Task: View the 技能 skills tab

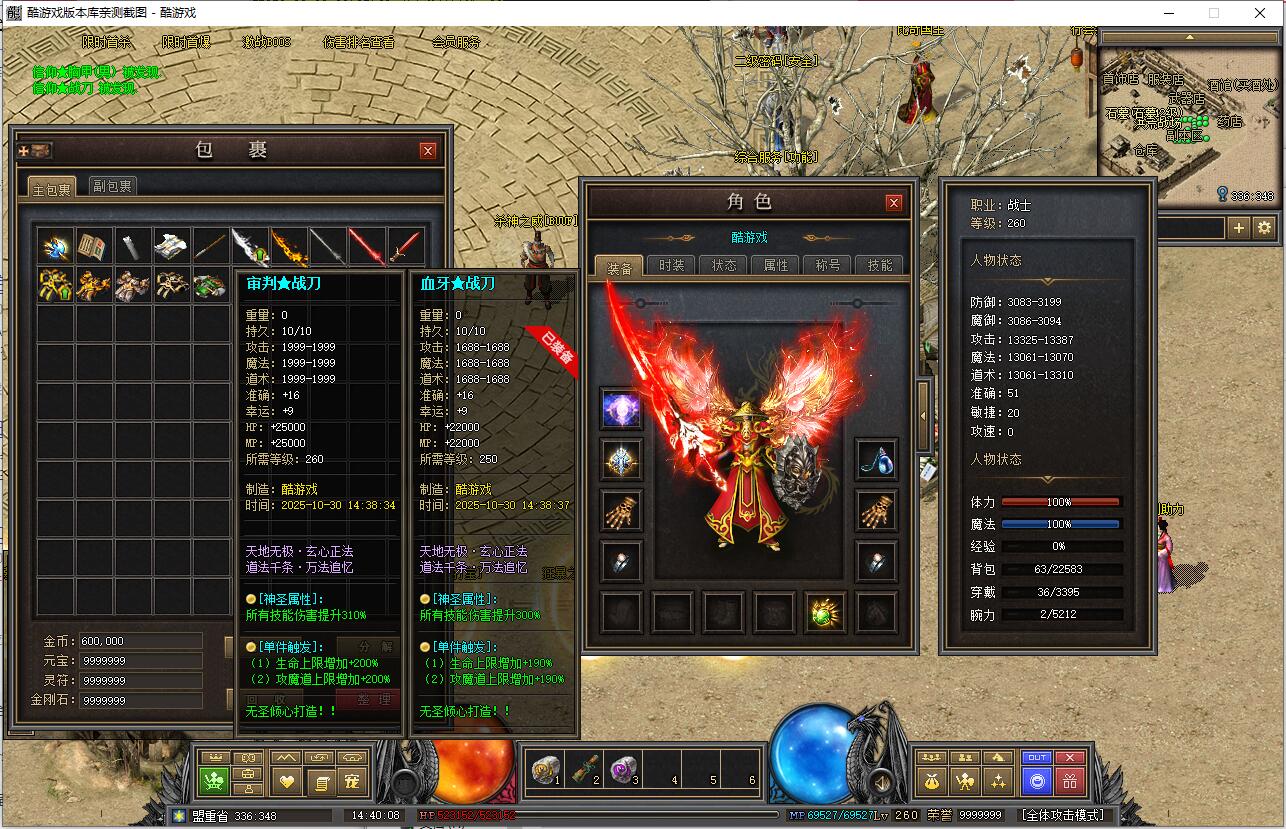Action: [x=880, y=266]
